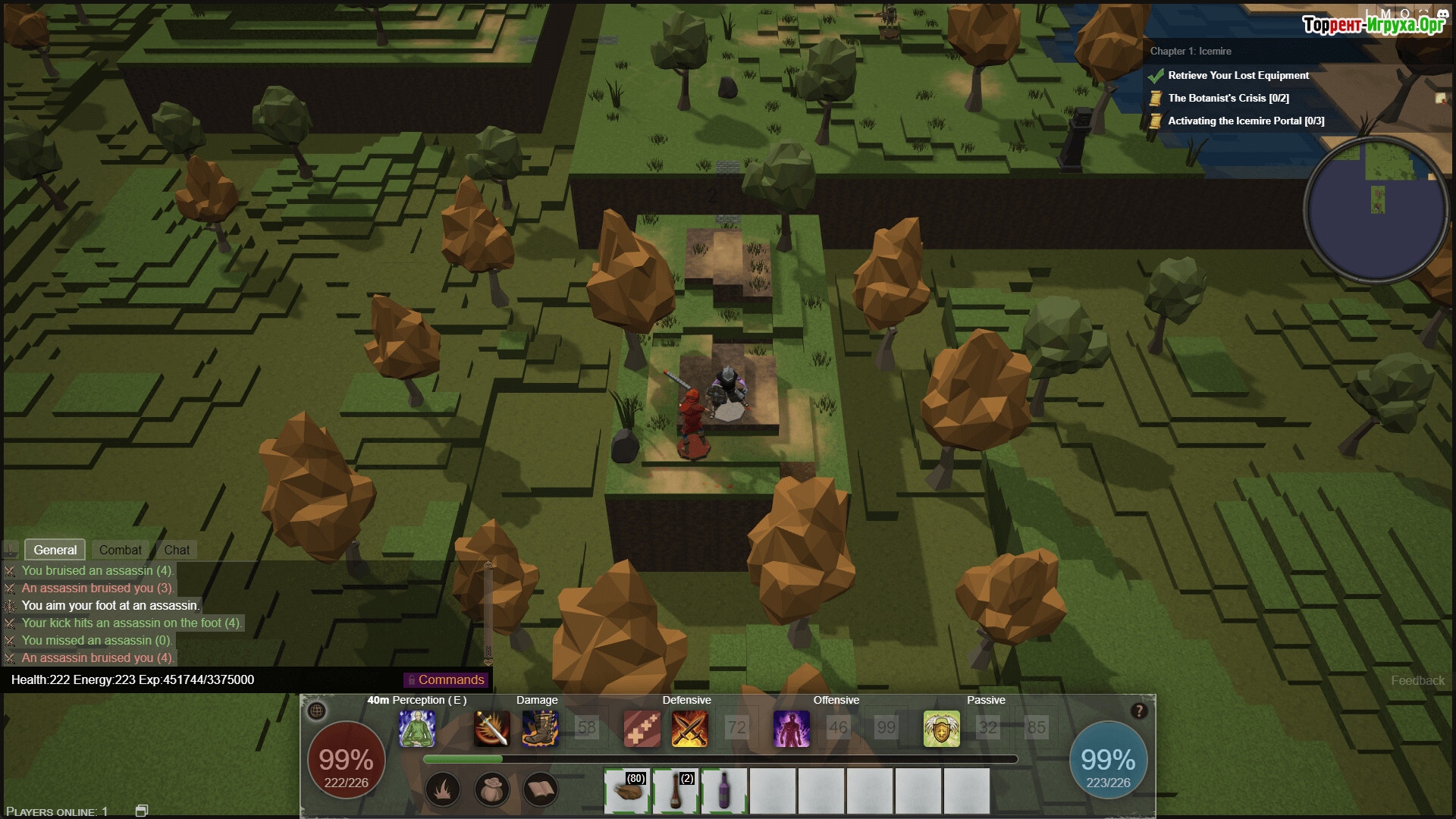Open the book journal button
The image size is (1456, 819).
(540, 790)
